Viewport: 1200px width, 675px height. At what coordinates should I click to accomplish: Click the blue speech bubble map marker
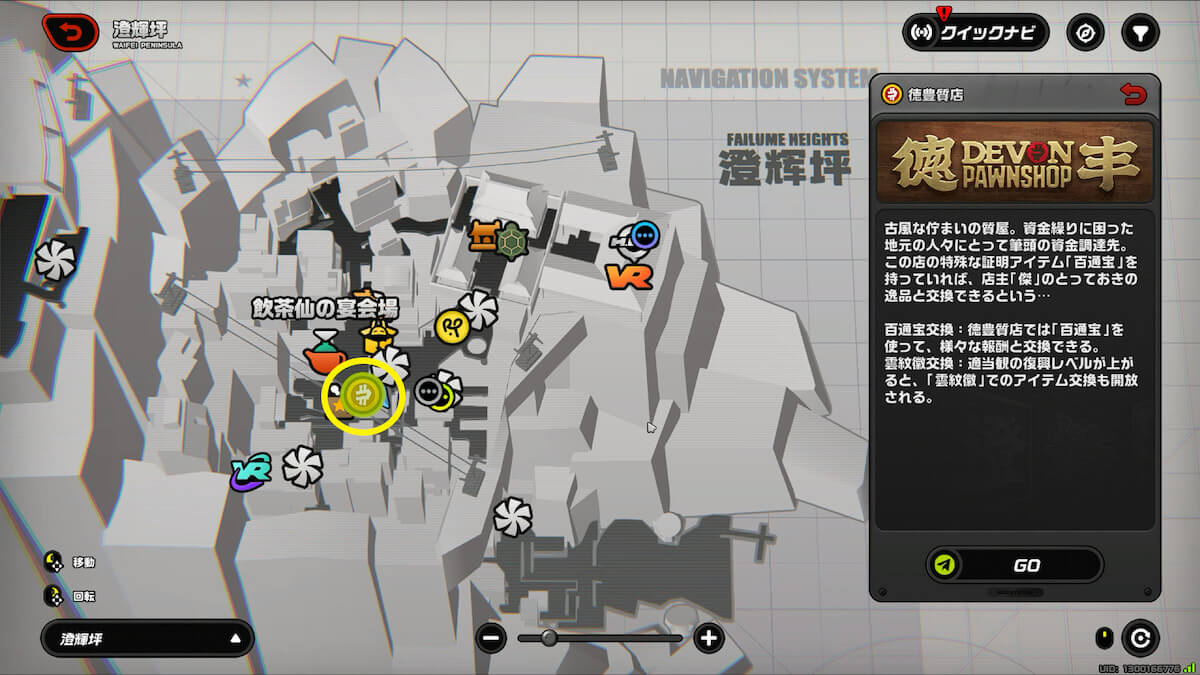coord(646,236)
